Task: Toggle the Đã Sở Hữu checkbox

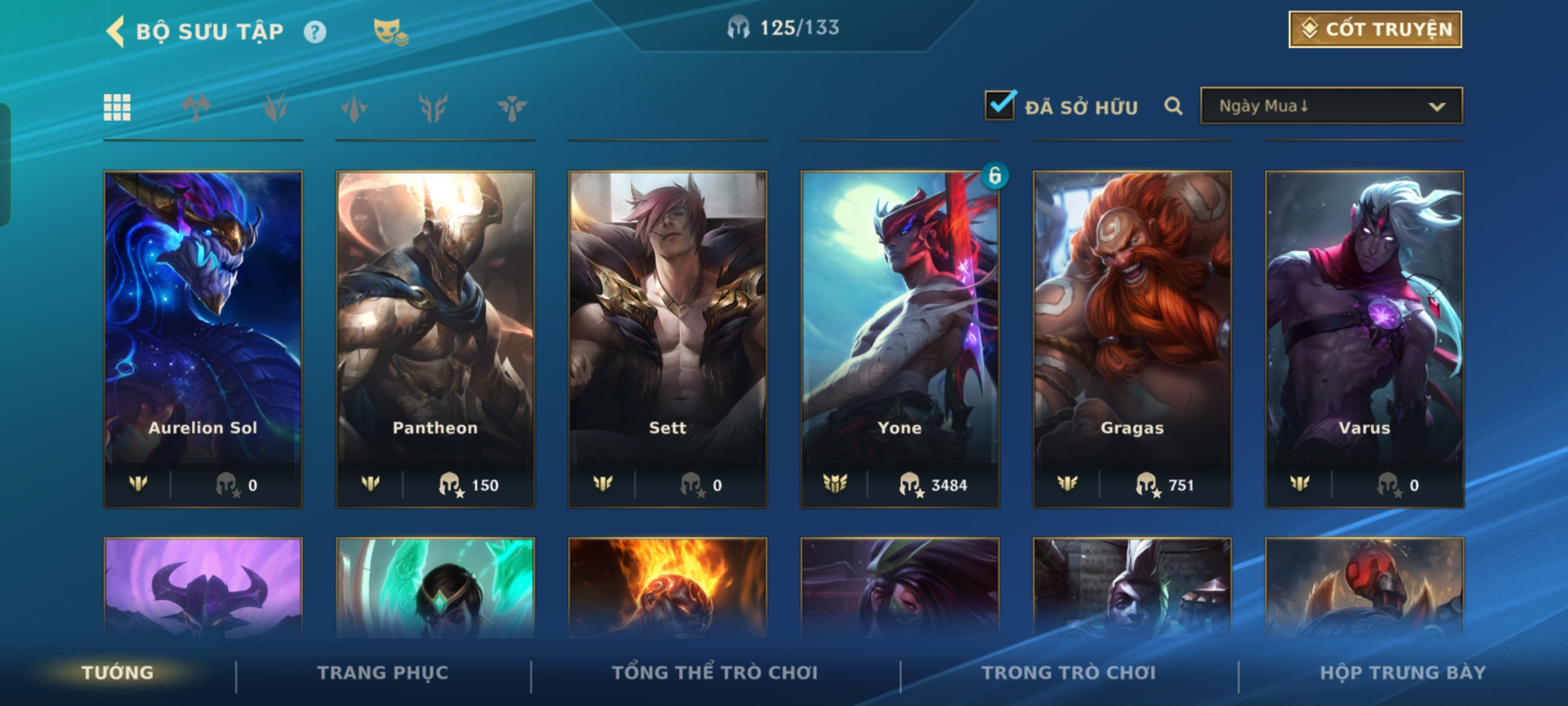Action: 1000,105
